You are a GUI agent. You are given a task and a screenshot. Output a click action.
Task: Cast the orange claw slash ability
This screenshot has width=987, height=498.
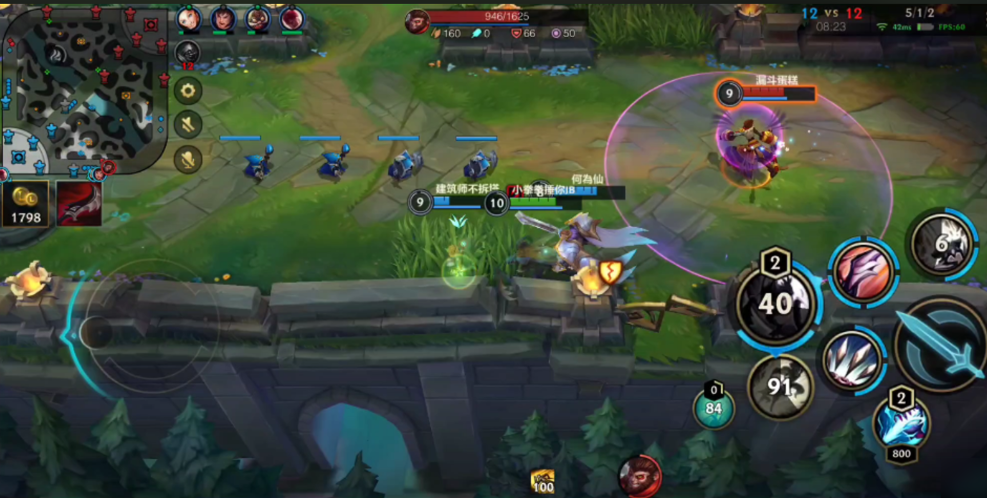click(862, 271)
